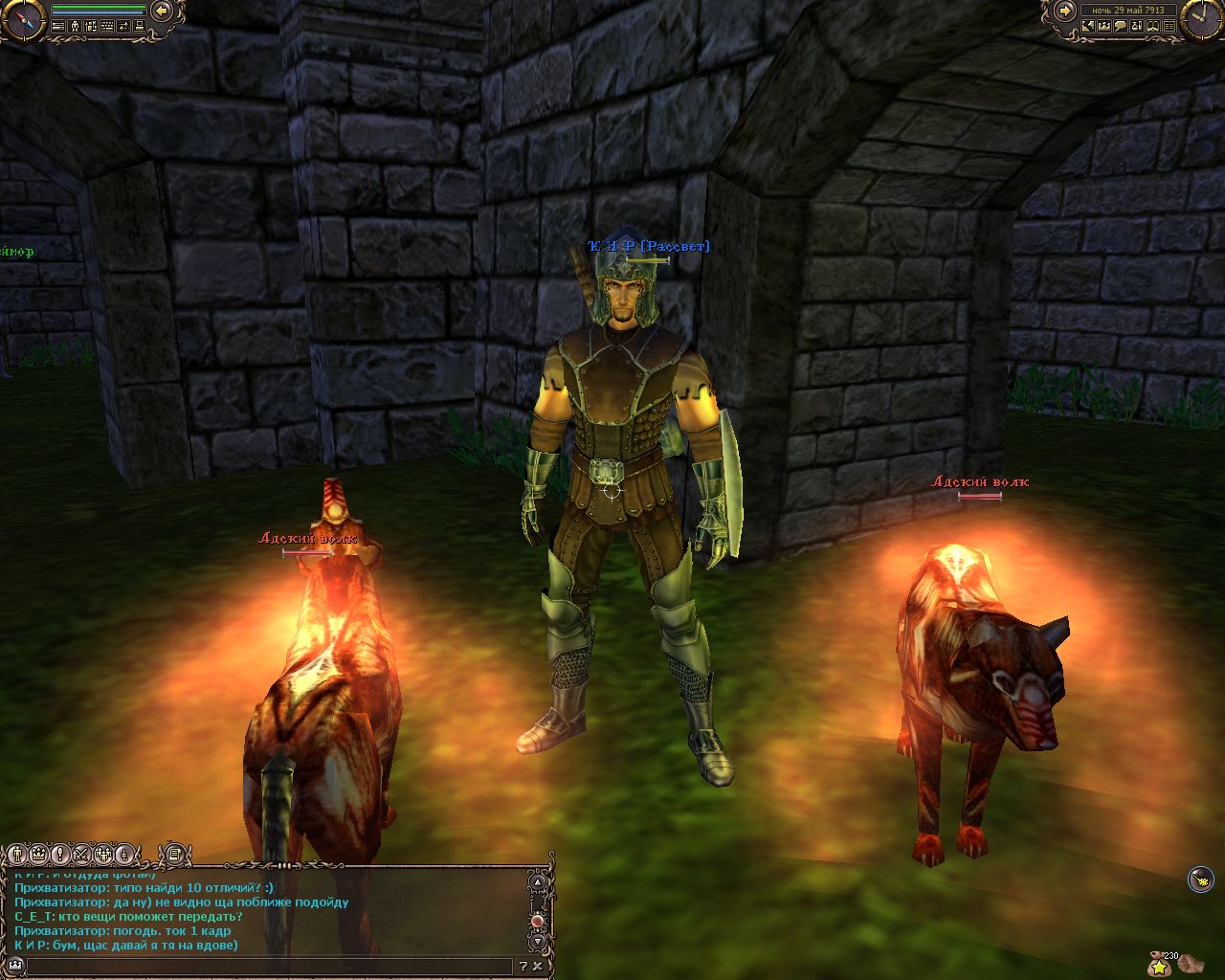This screenshot has width=1225, height=980.
Task: Open the potion flask icon
Action: point(1137,27)
